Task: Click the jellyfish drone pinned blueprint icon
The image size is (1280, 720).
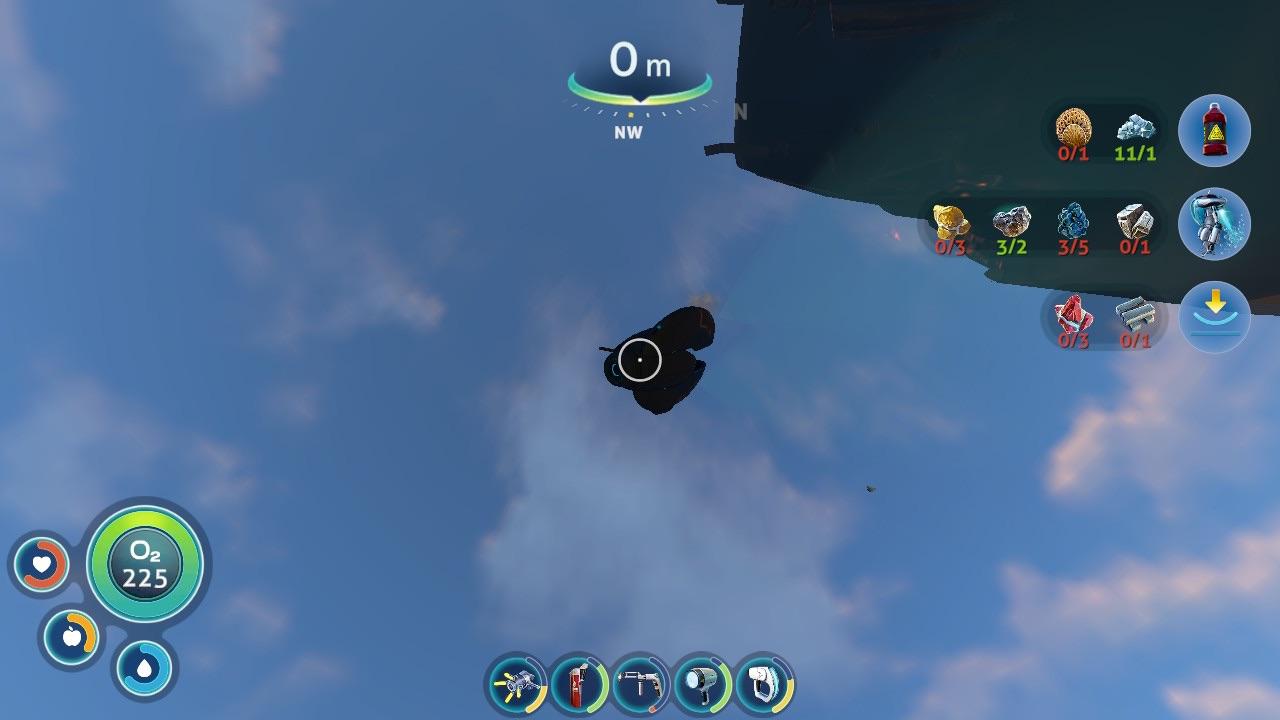Action: click(1214, 225)
